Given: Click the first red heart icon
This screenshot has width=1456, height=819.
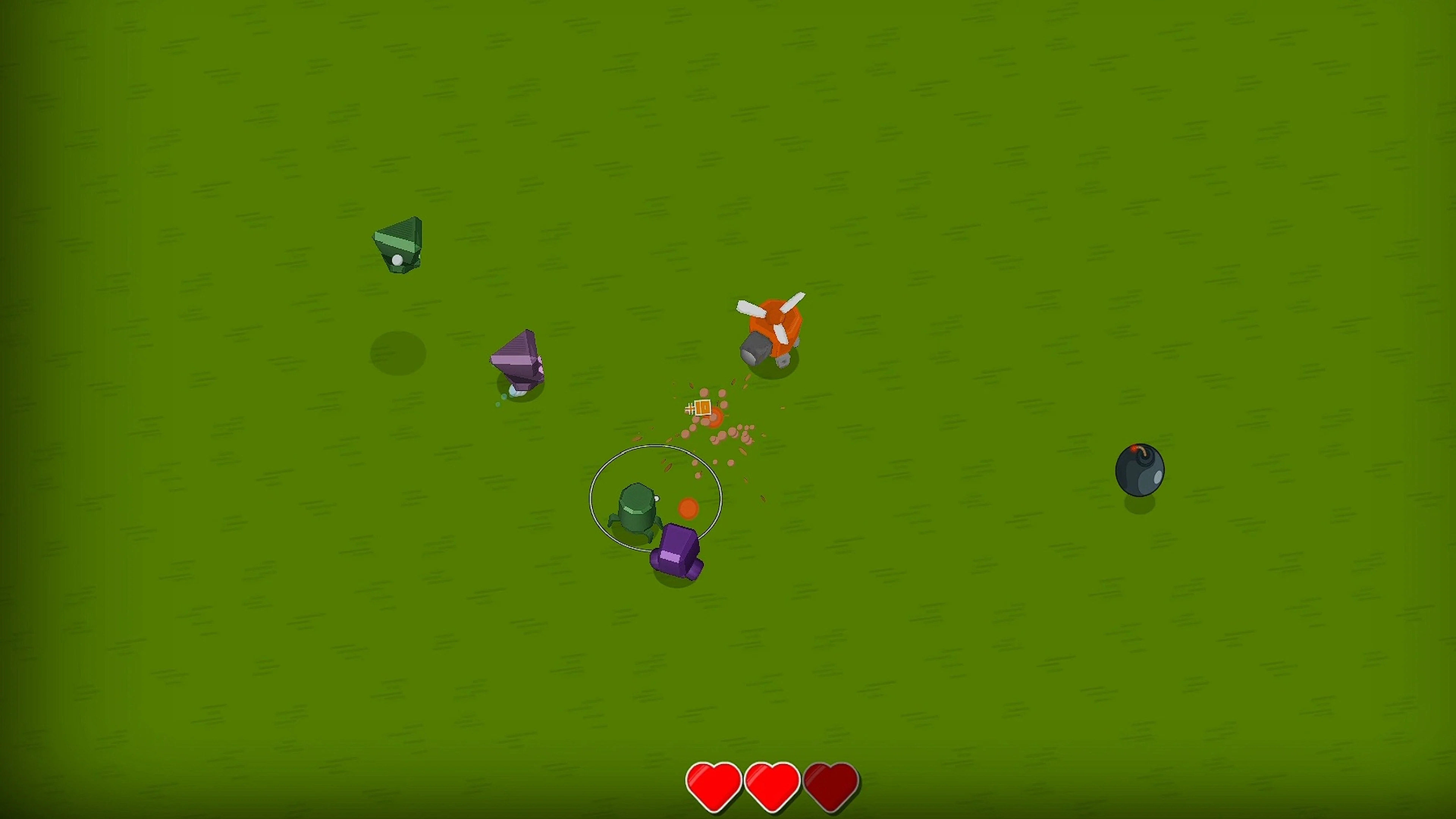Looking at the screenshot, I should (713, 784).
